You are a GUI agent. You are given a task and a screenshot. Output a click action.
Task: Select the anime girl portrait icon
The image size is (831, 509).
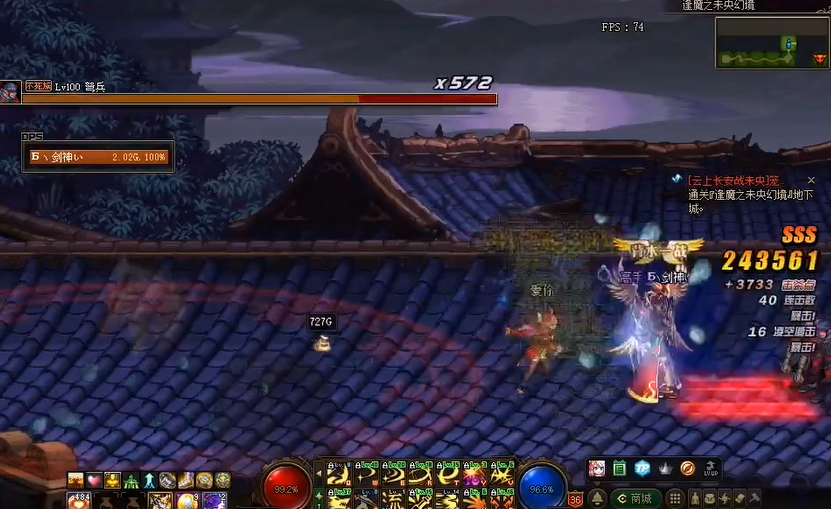point(597,468)
